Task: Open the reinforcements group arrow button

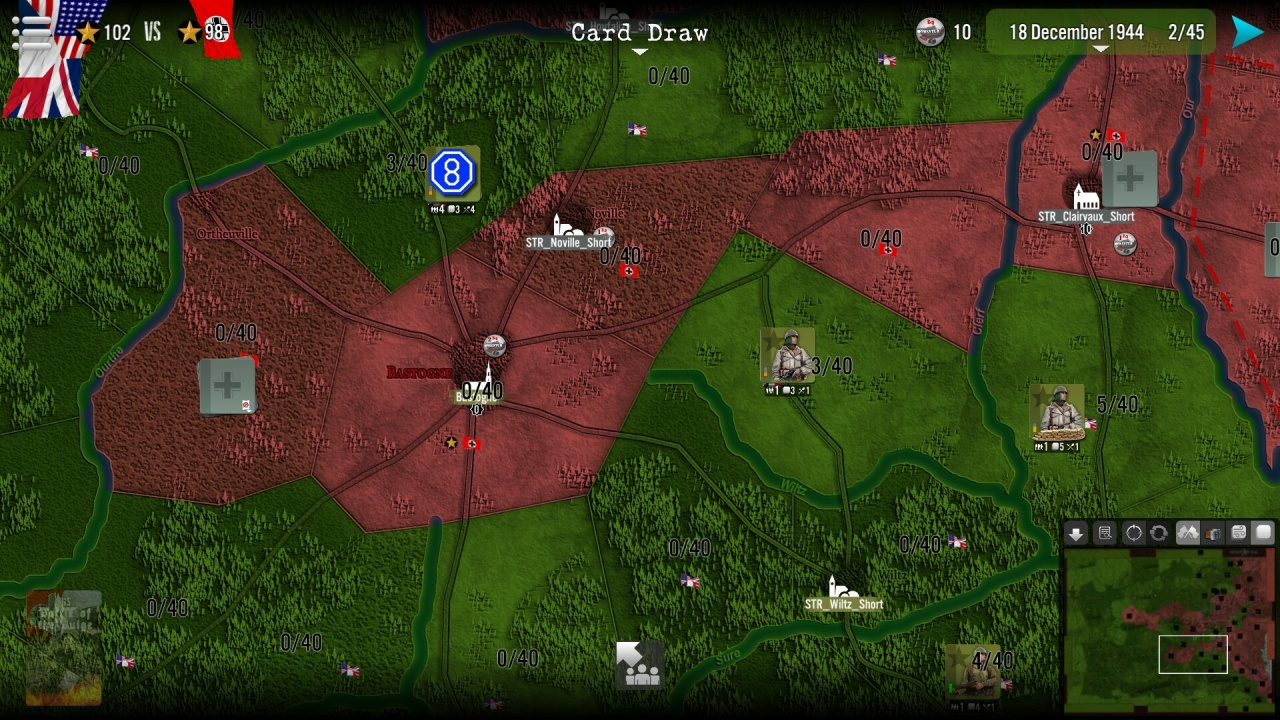Action: tap(638, 665)
